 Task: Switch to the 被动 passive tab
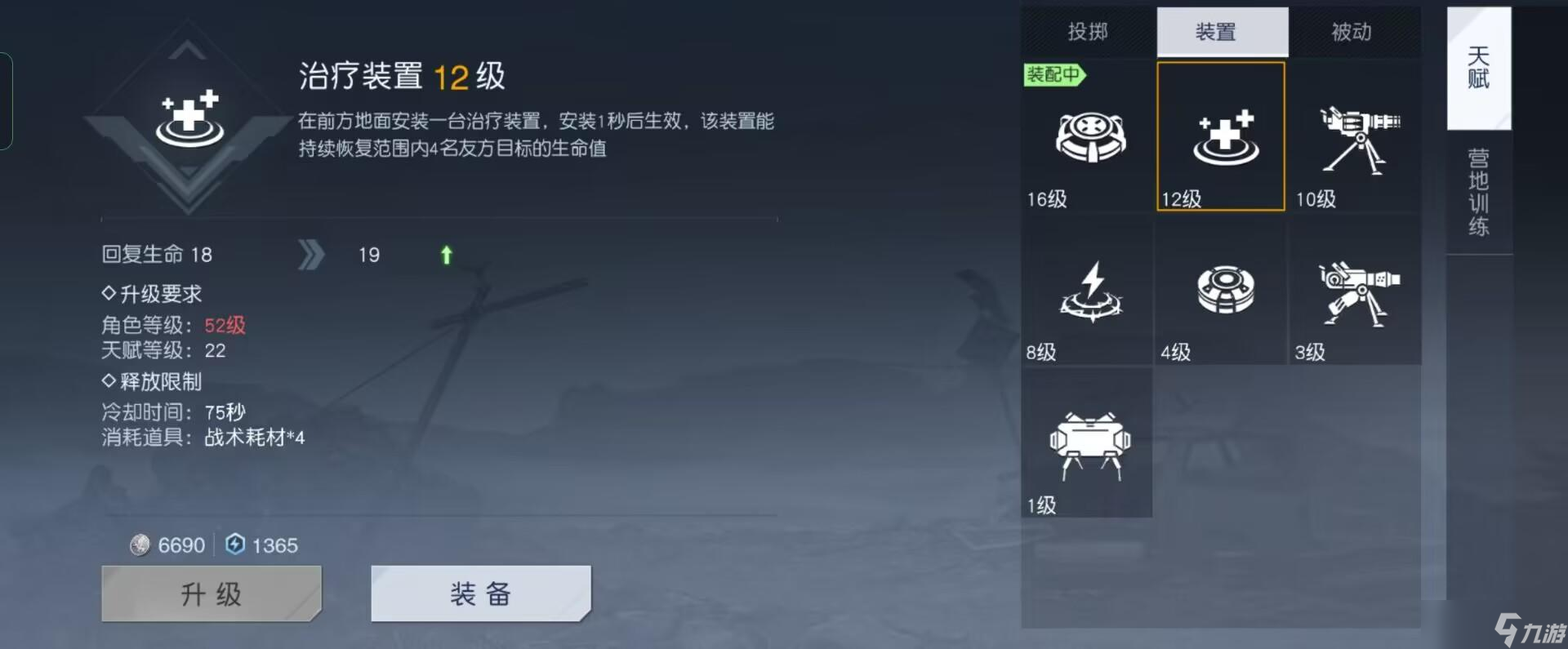tap(1349, 32)
